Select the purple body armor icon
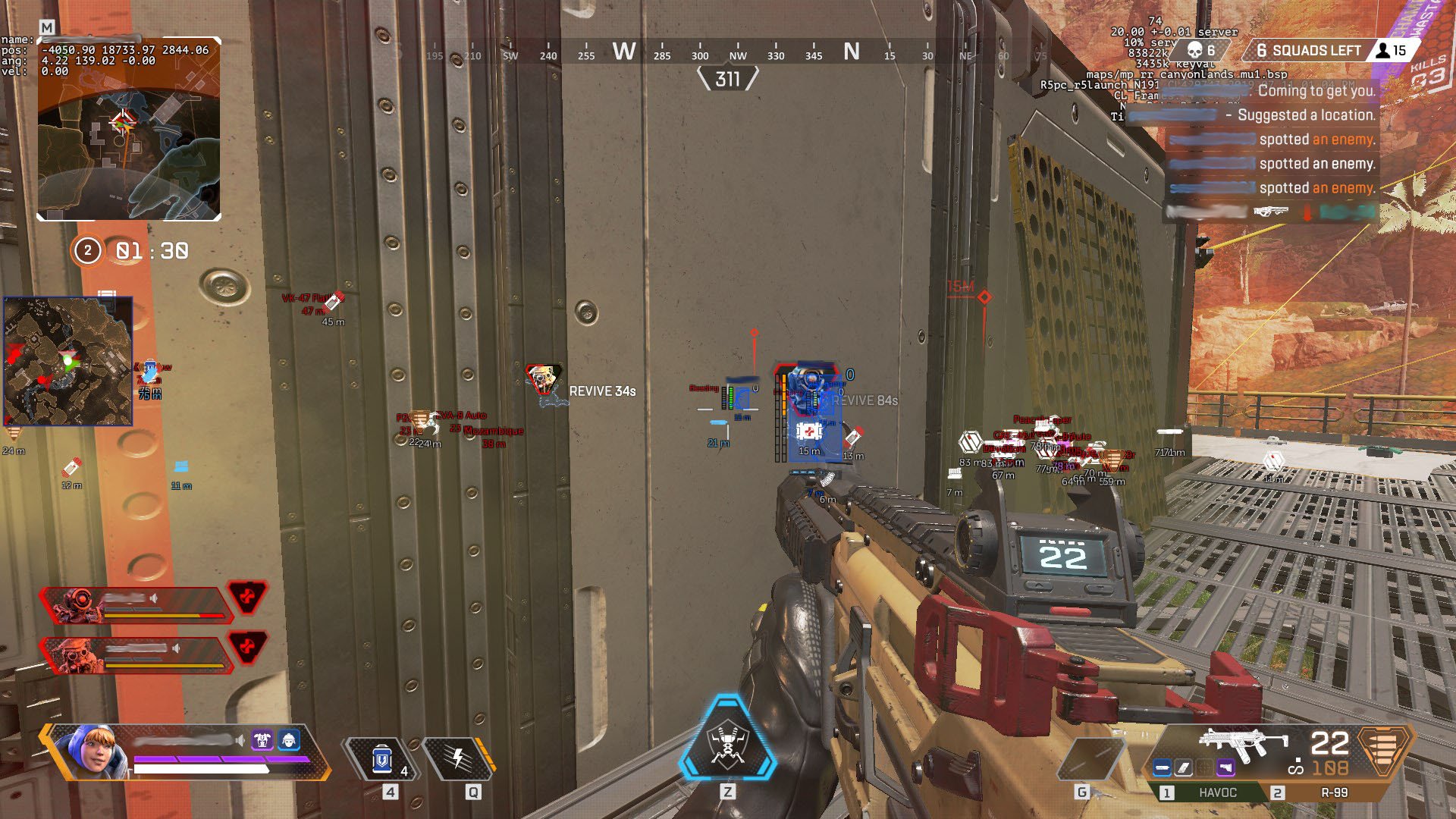 (262, 739)
